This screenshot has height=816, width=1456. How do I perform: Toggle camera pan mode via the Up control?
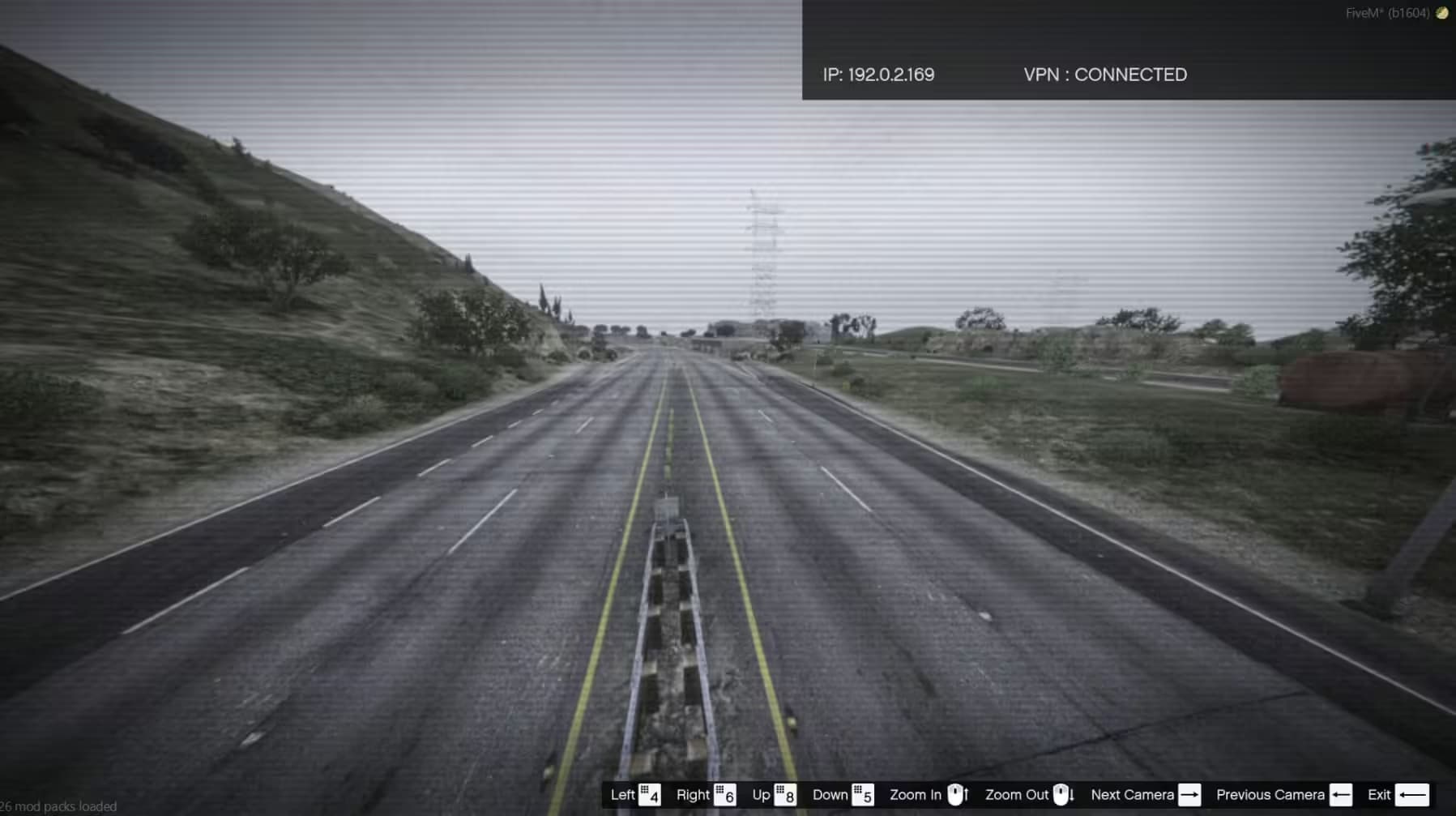pos(760,795)
